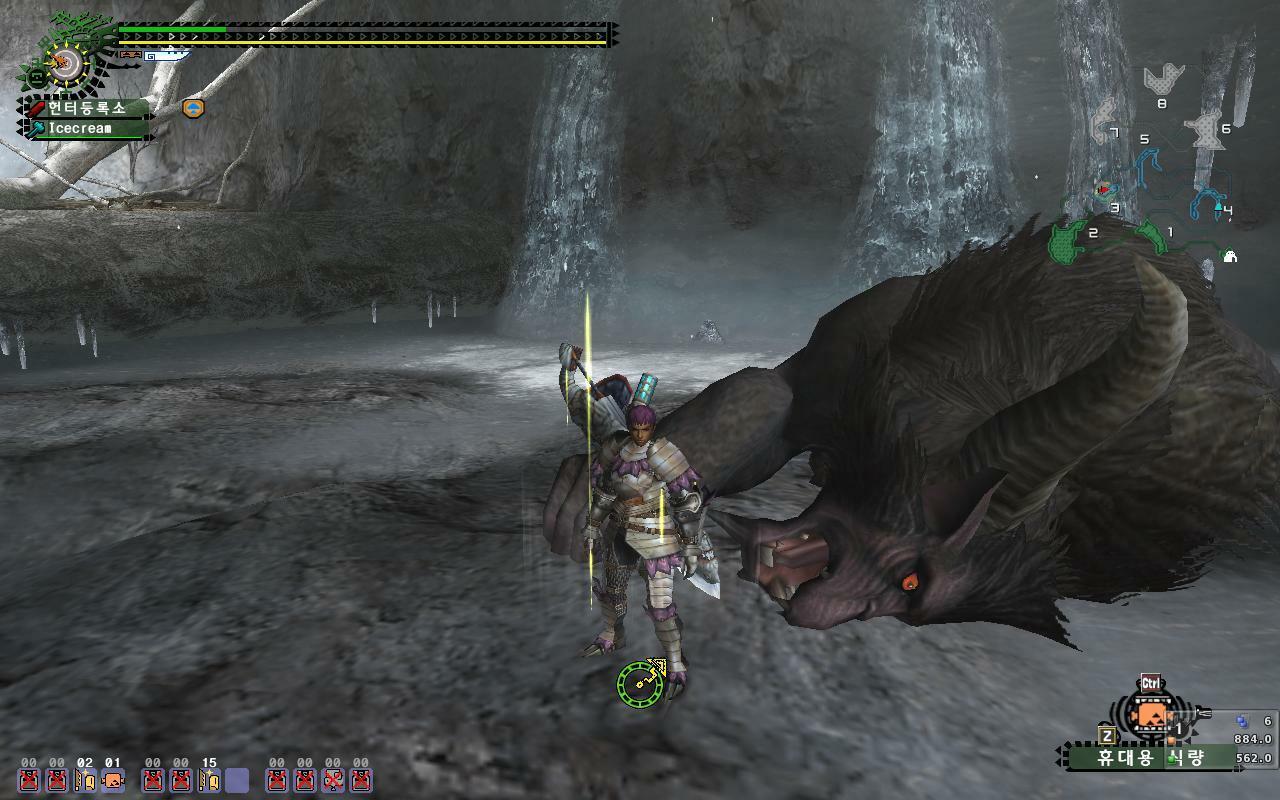Click the red player arrow on minimap
1280x800 pixels.
point(1103,189)
